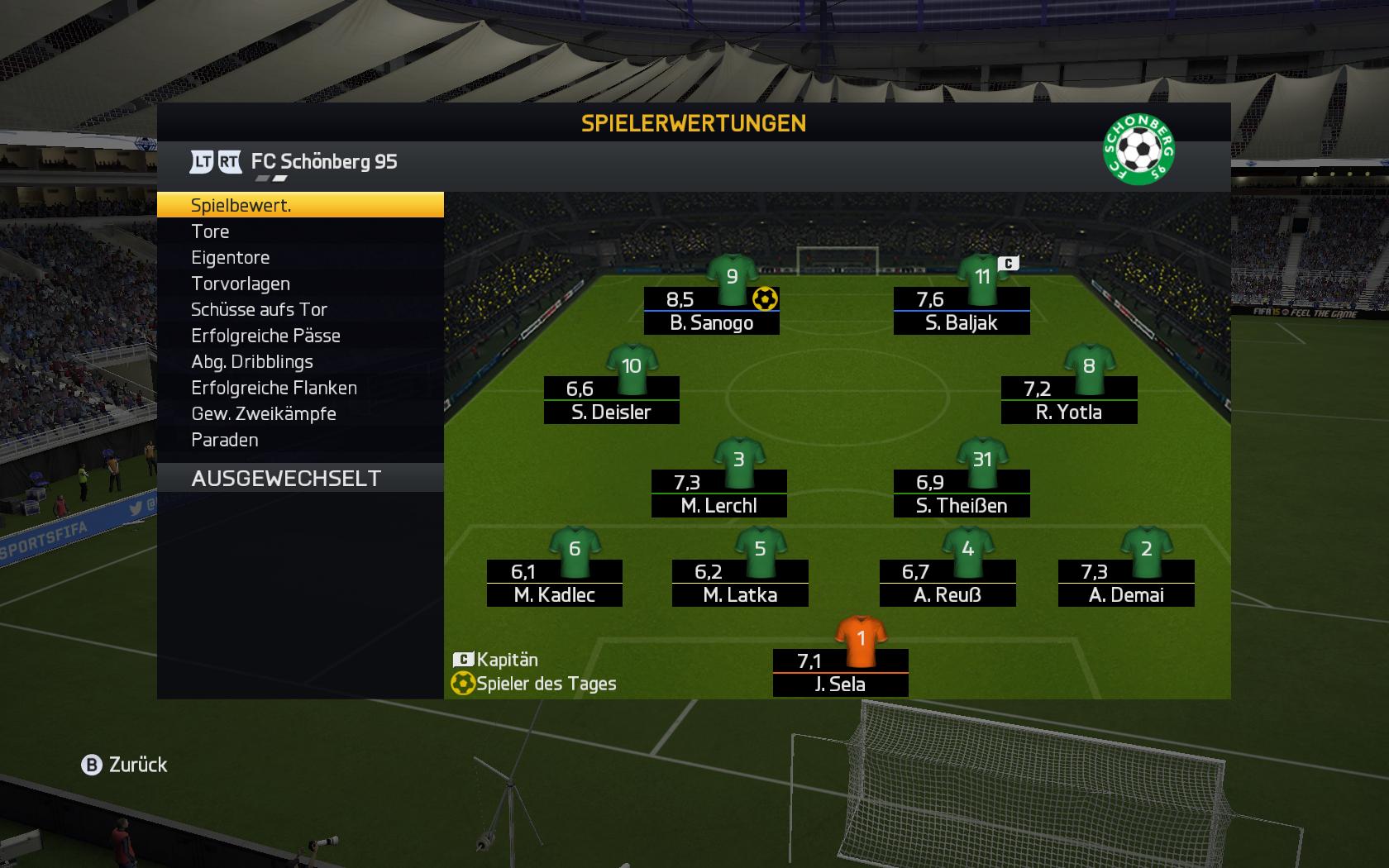Open the Paraden stat entry
Viewport: 1389px width, 868px height.
pyautogui.click(x=299, y=440)
